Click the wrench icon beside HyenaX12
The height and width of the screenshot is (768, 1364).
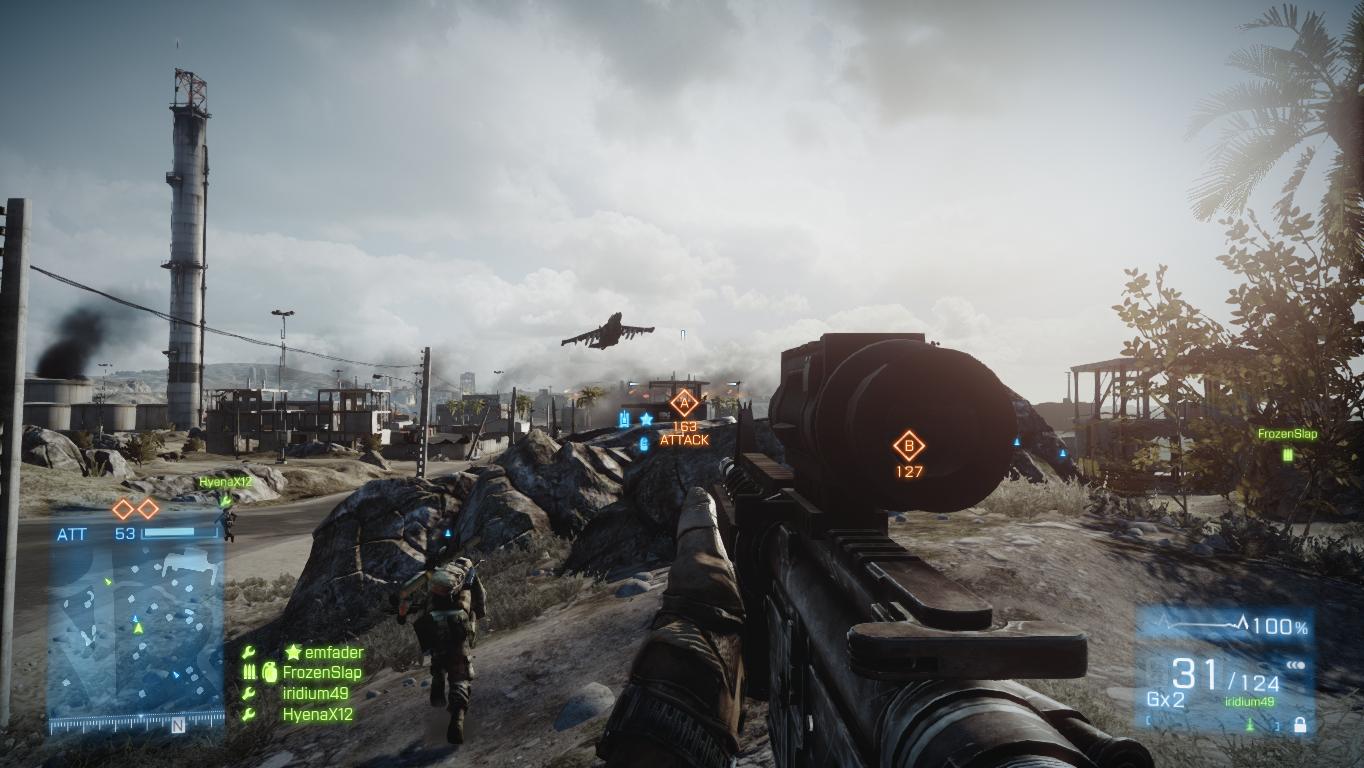(x=247, y=713)
